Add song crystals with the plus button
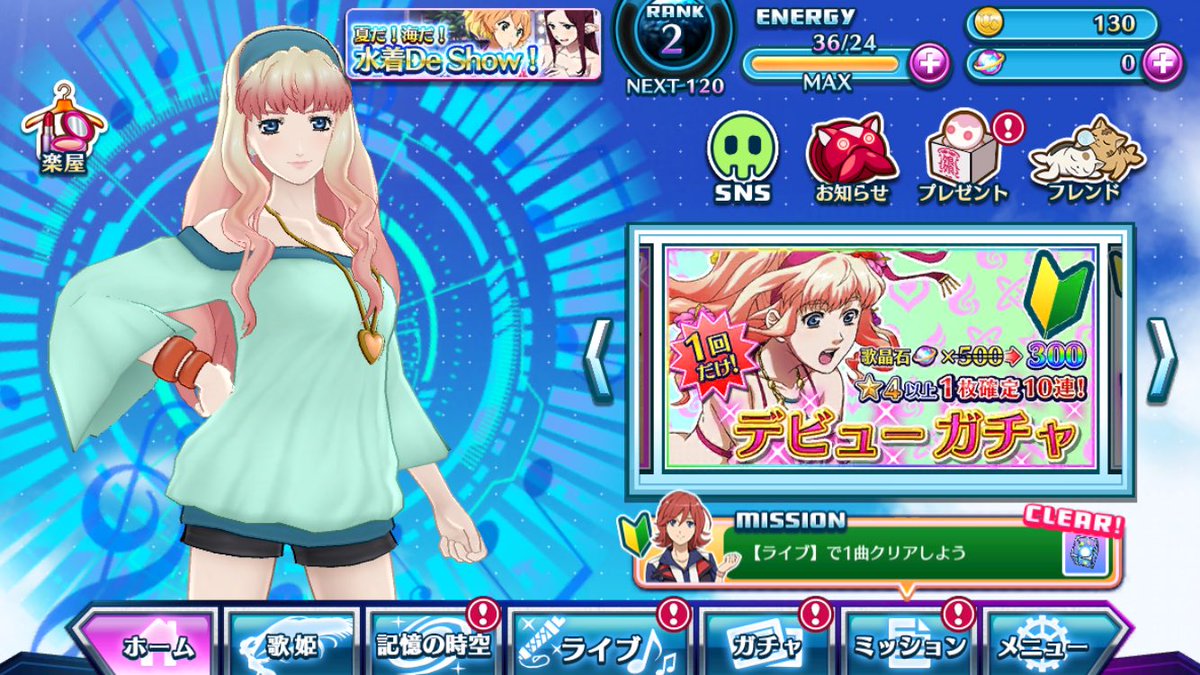Viewport: 1200px width, 675px height. tap(1162, 63)
